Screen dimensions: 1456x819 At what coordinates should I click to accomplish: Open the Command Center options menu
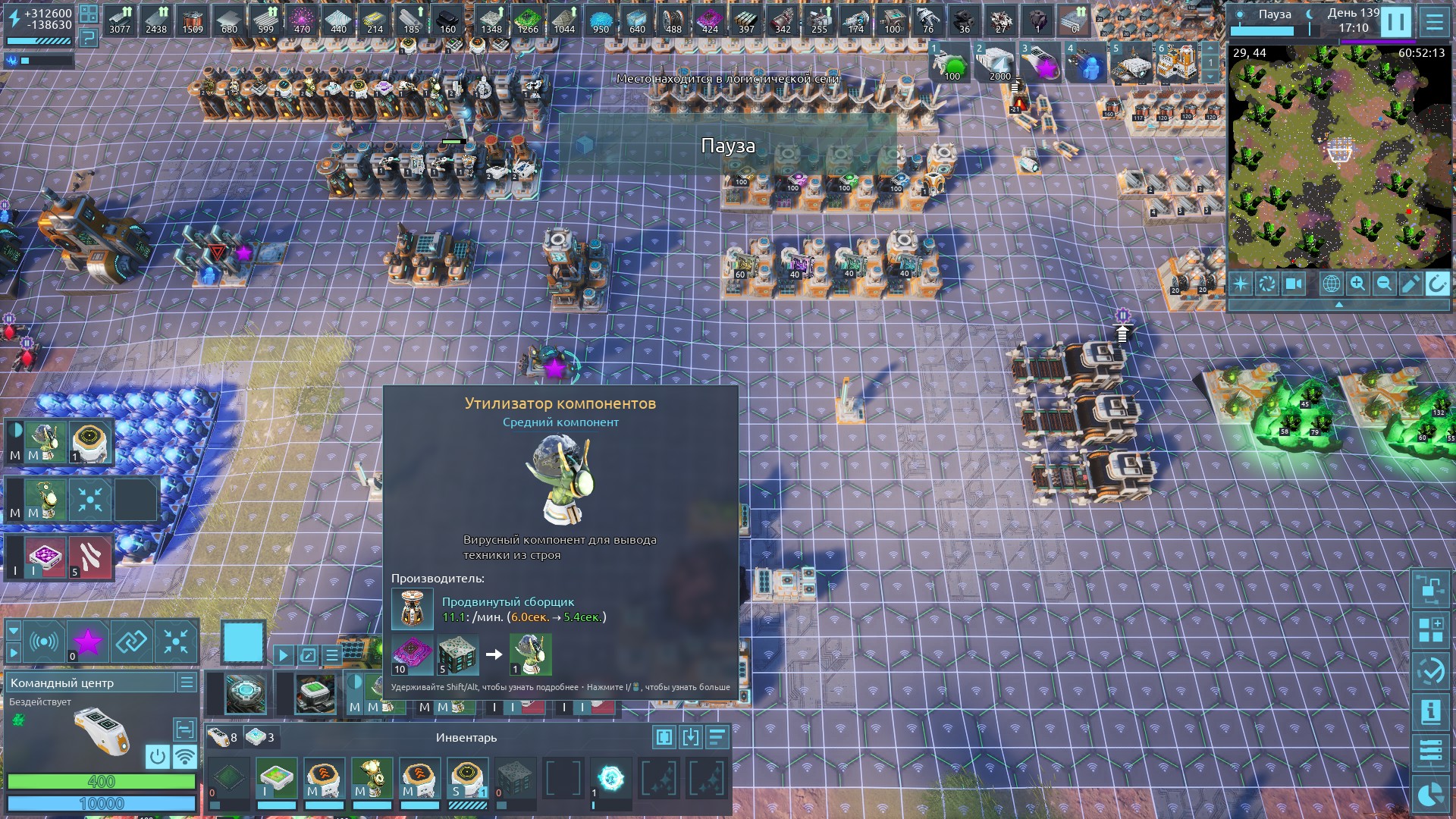(x=187, y=682)
